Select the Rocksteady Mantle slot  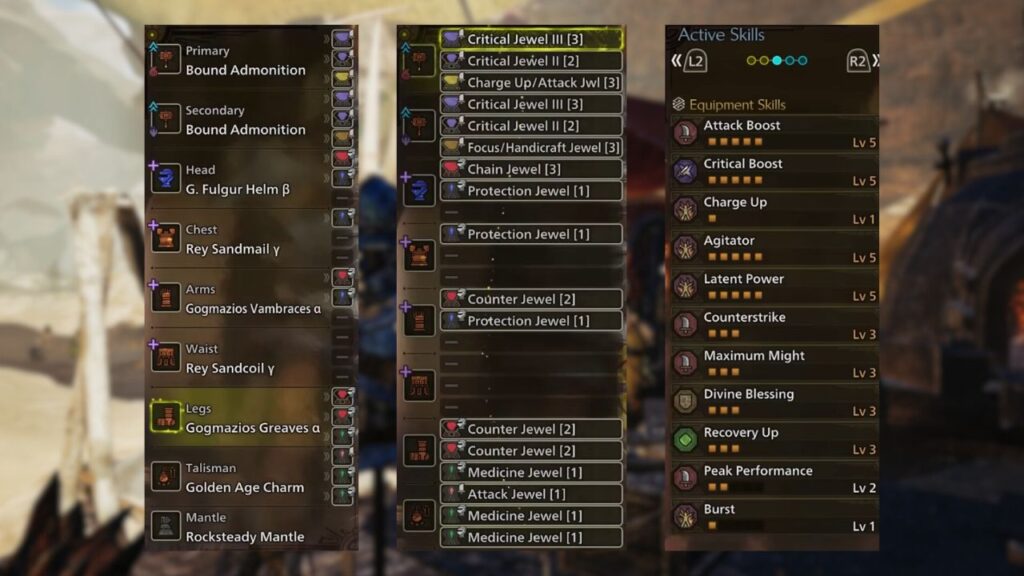[x=245, y=527]
